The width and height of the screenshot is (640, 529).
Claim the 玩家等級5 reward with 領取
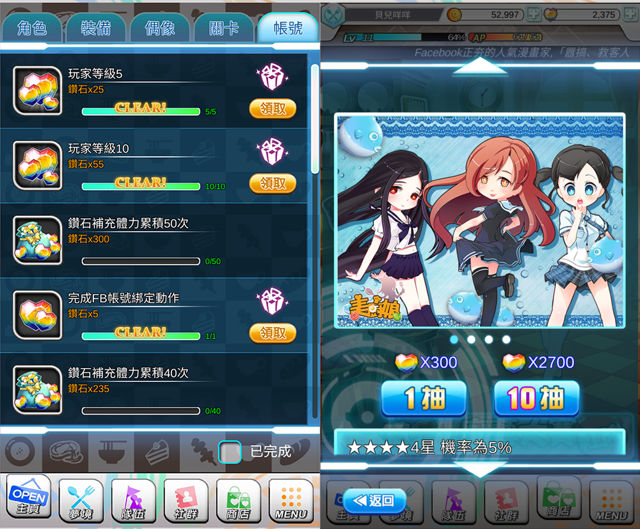pos(272,108)
